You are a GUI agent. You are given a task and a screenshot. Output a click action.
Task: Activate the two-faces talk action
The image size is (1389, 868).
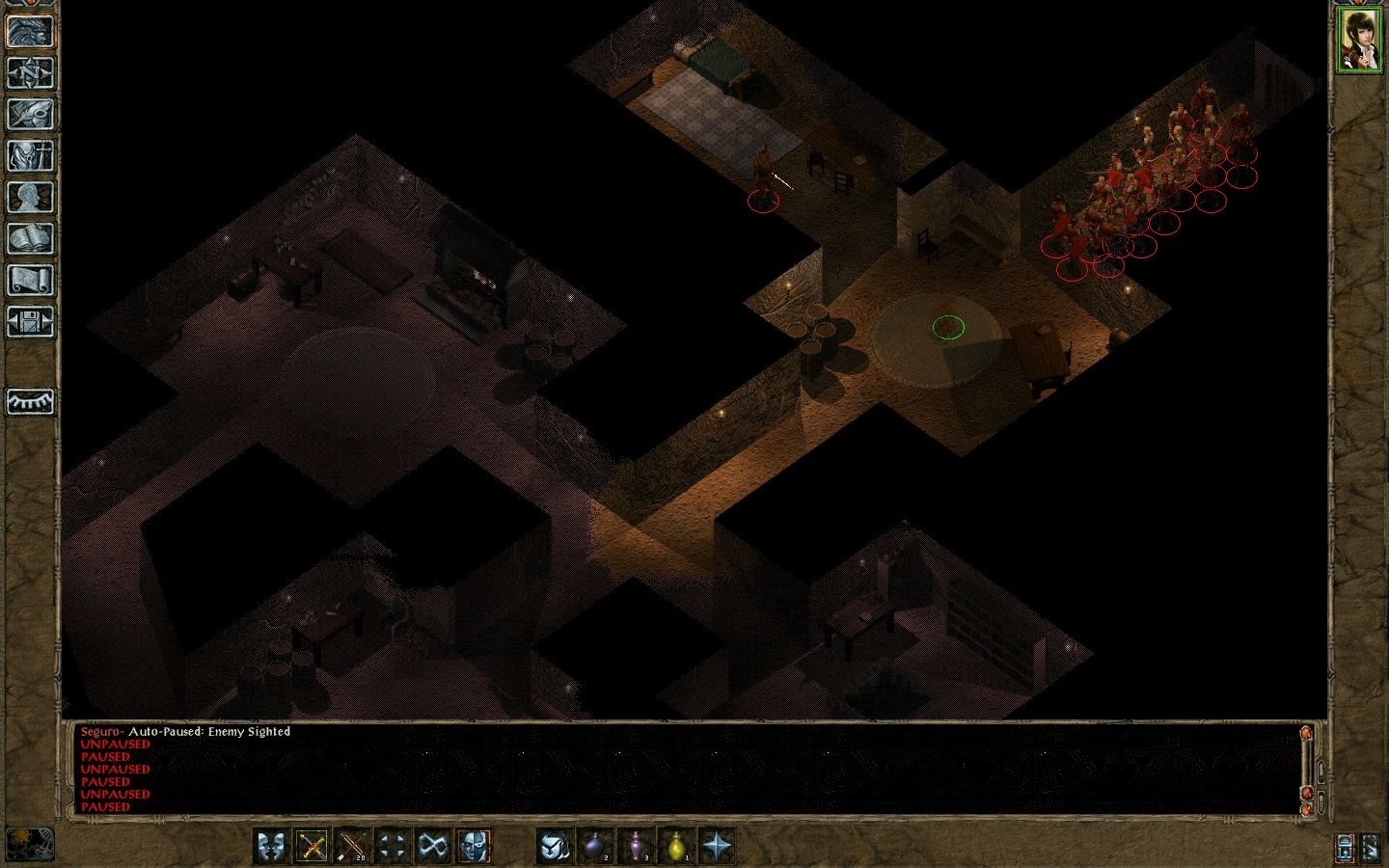272,846
